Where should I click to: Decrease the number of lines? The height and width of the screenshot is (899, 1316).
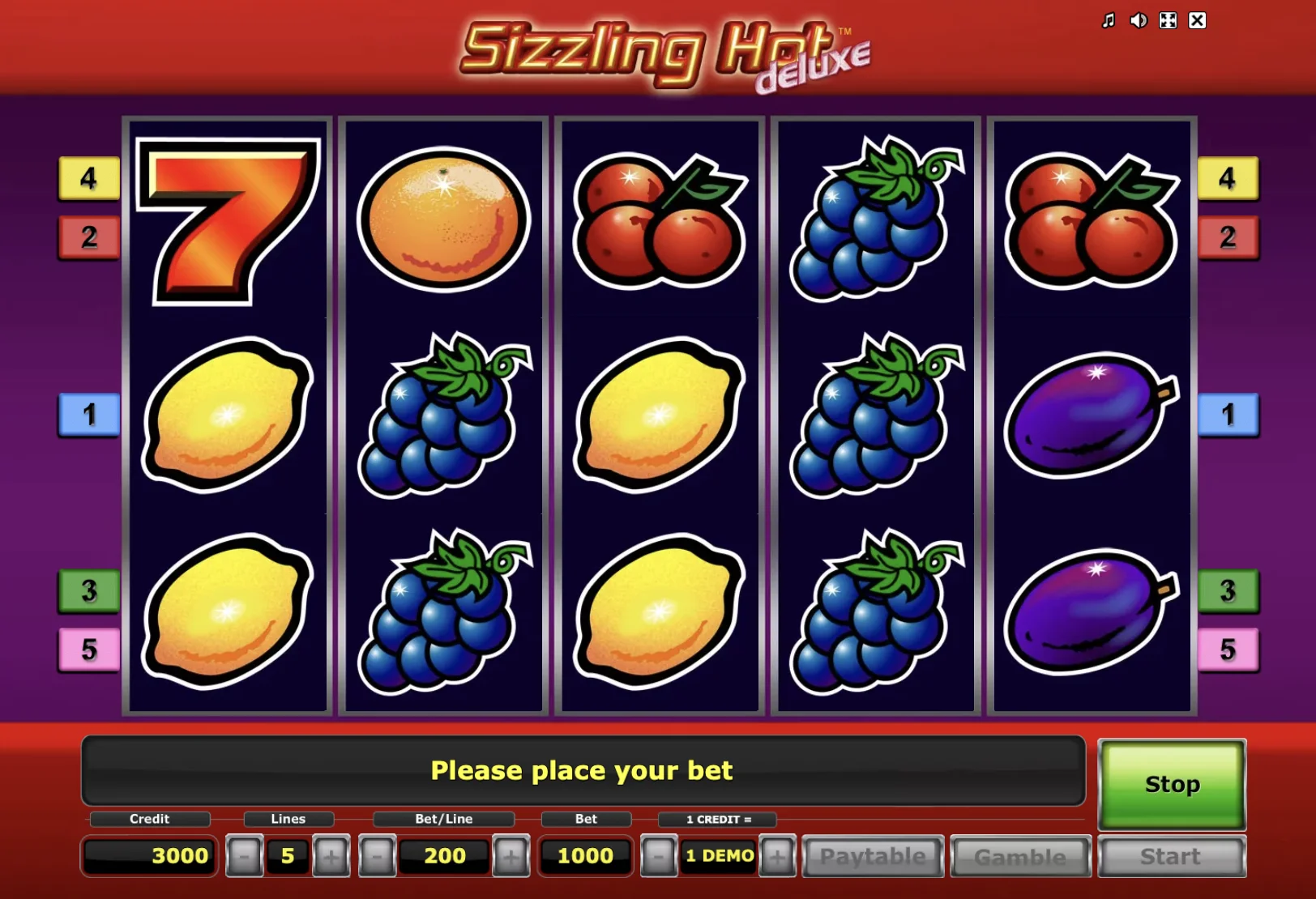coord(245,856)
